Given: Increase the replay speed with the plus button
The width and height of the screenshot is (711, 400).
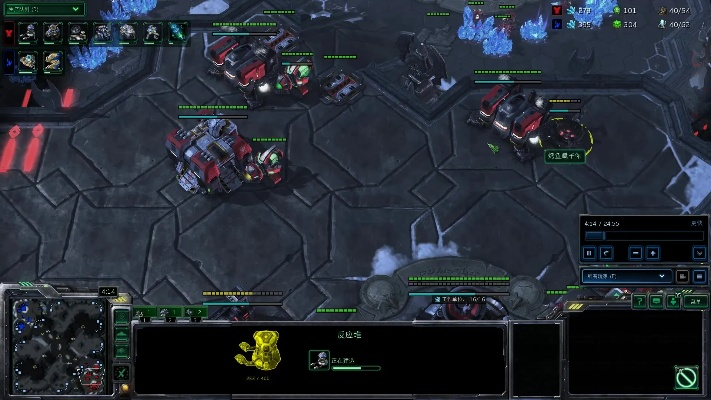Looking at the screenshot, I should point(652,253).
